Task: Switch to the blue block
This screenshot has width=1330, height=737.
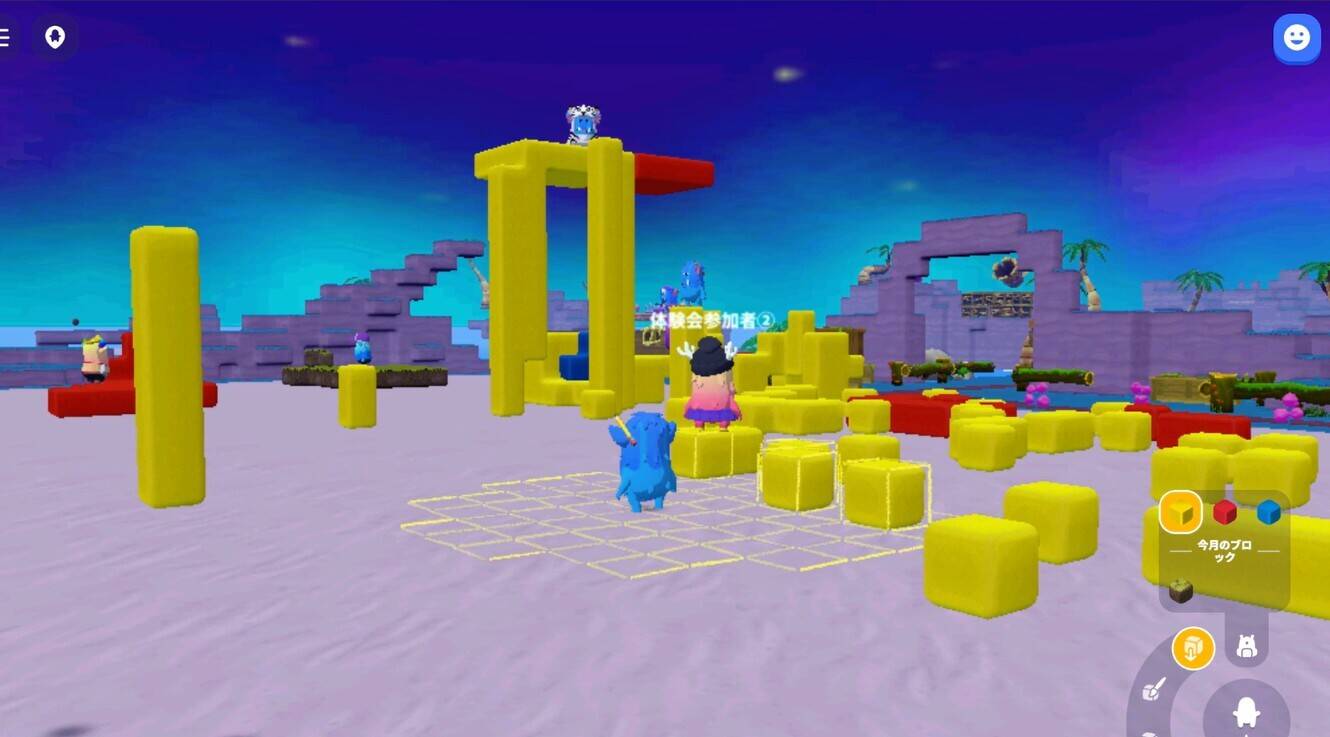Action: click(1266, 512)
